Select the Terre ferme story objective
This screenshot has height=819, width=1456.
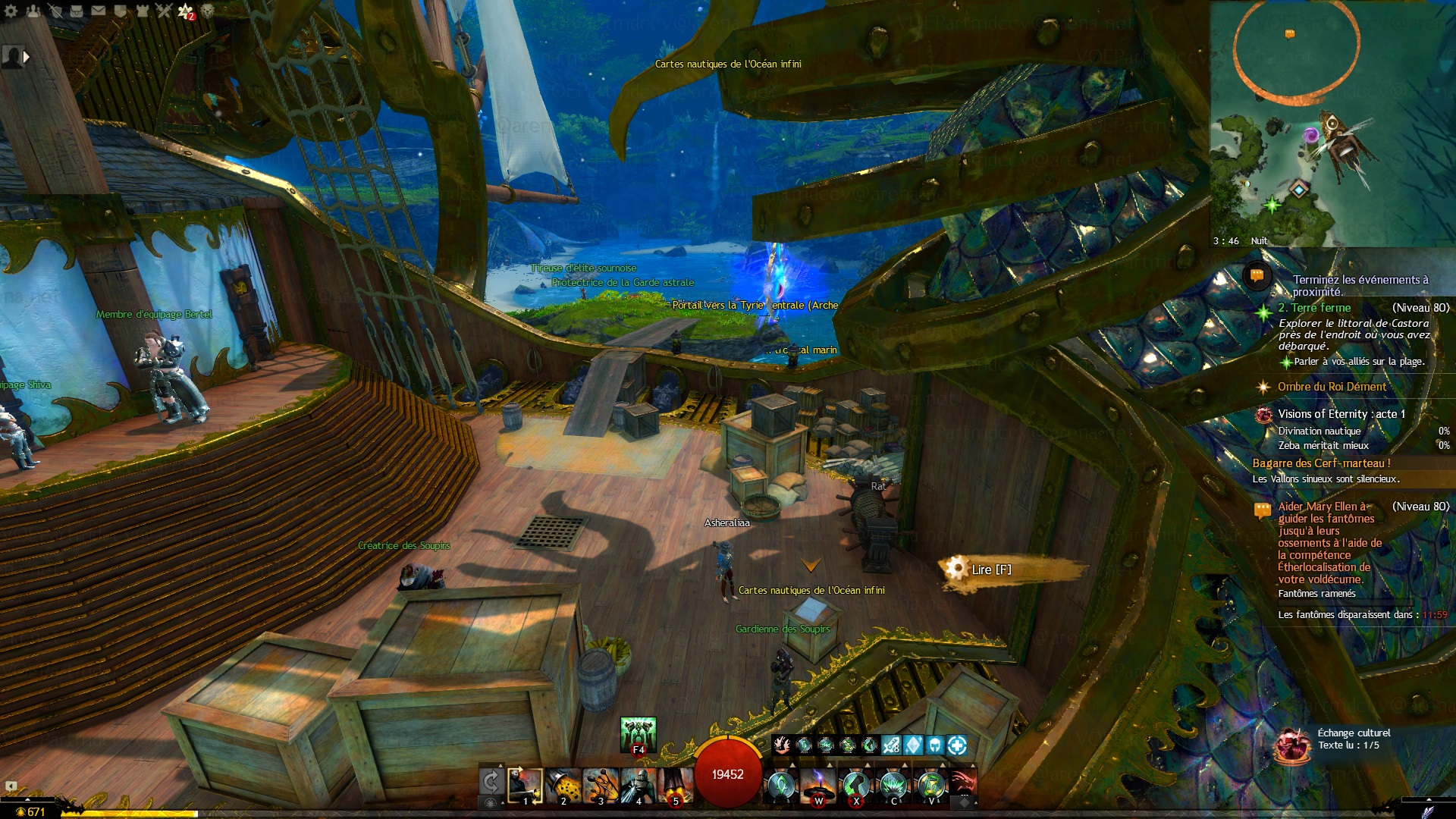pyautogui.click(x=1314, y=308)
